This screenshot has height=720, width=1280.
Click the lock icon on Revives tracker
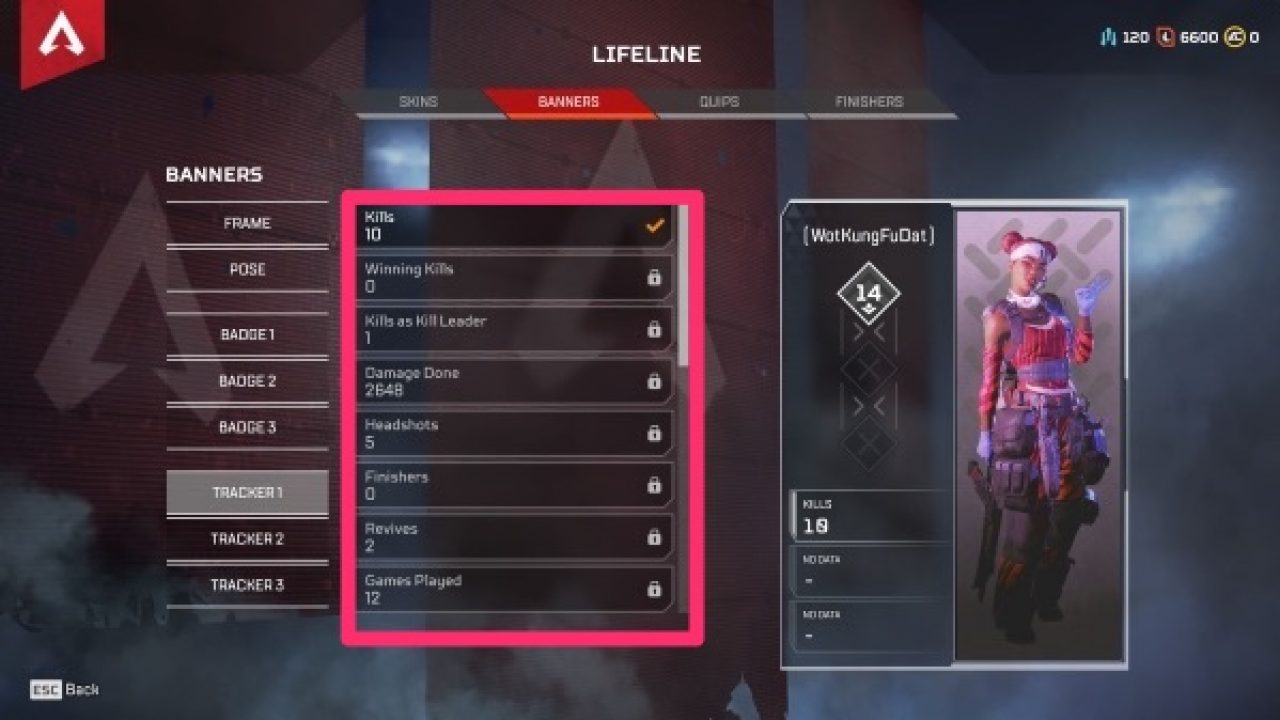click(x=656, y=536)
